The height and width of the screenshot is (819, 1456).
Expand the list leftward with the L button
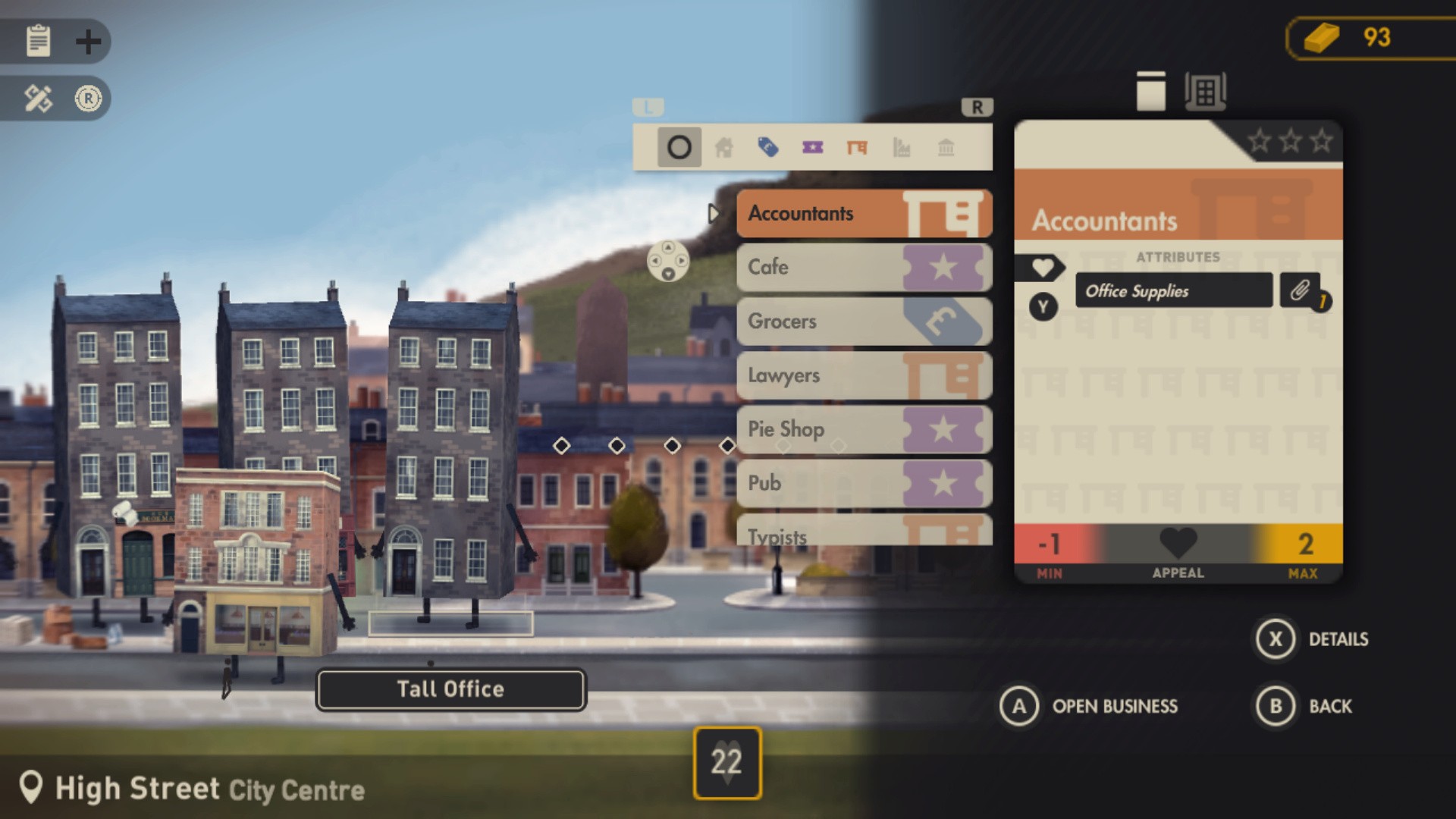[648, 107]
